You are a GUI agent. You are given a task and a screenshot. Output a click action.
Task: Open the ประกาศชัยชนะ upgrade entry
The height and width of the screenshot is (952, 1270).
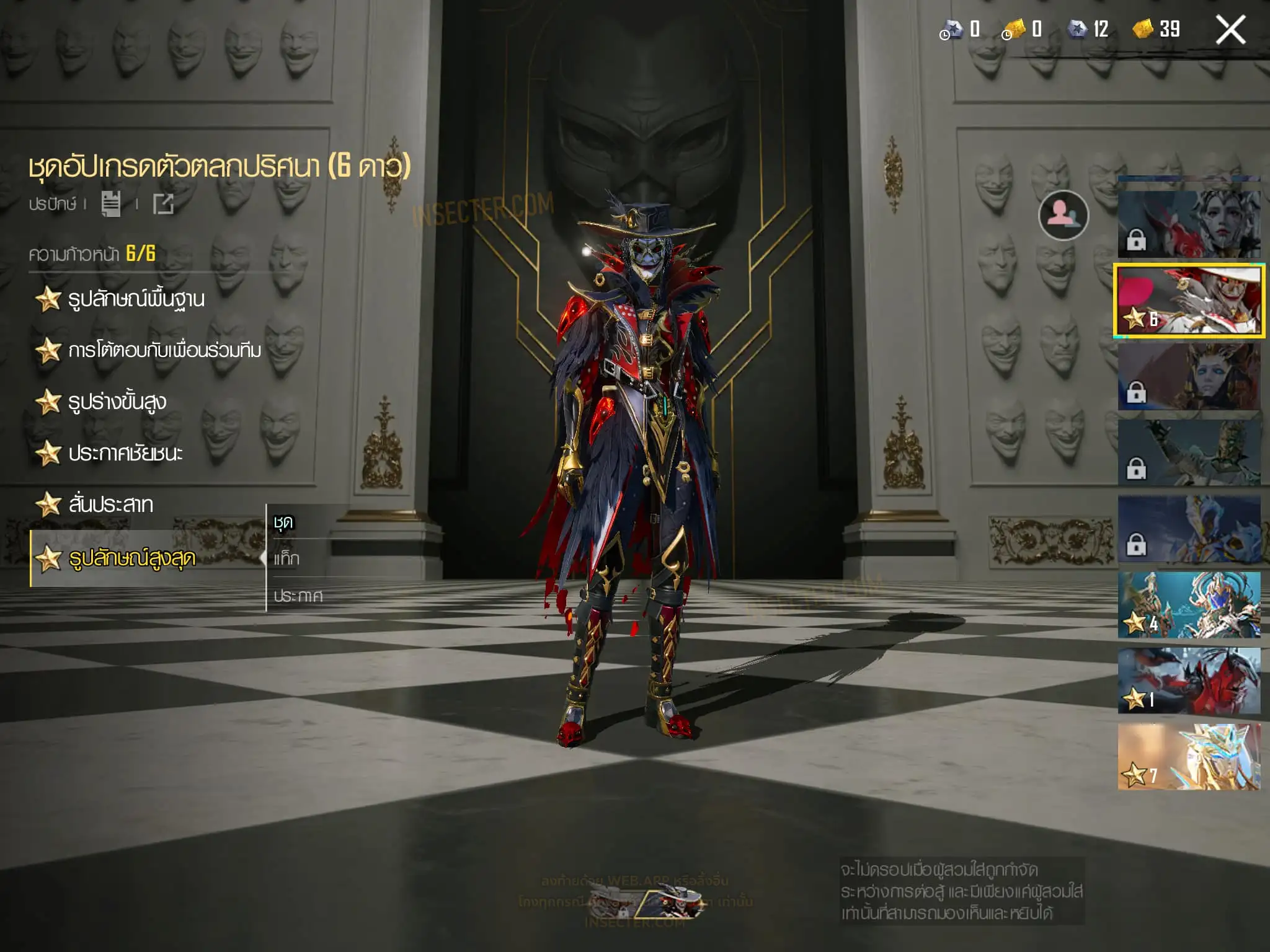pyautogui.click(x=125, y=454)
